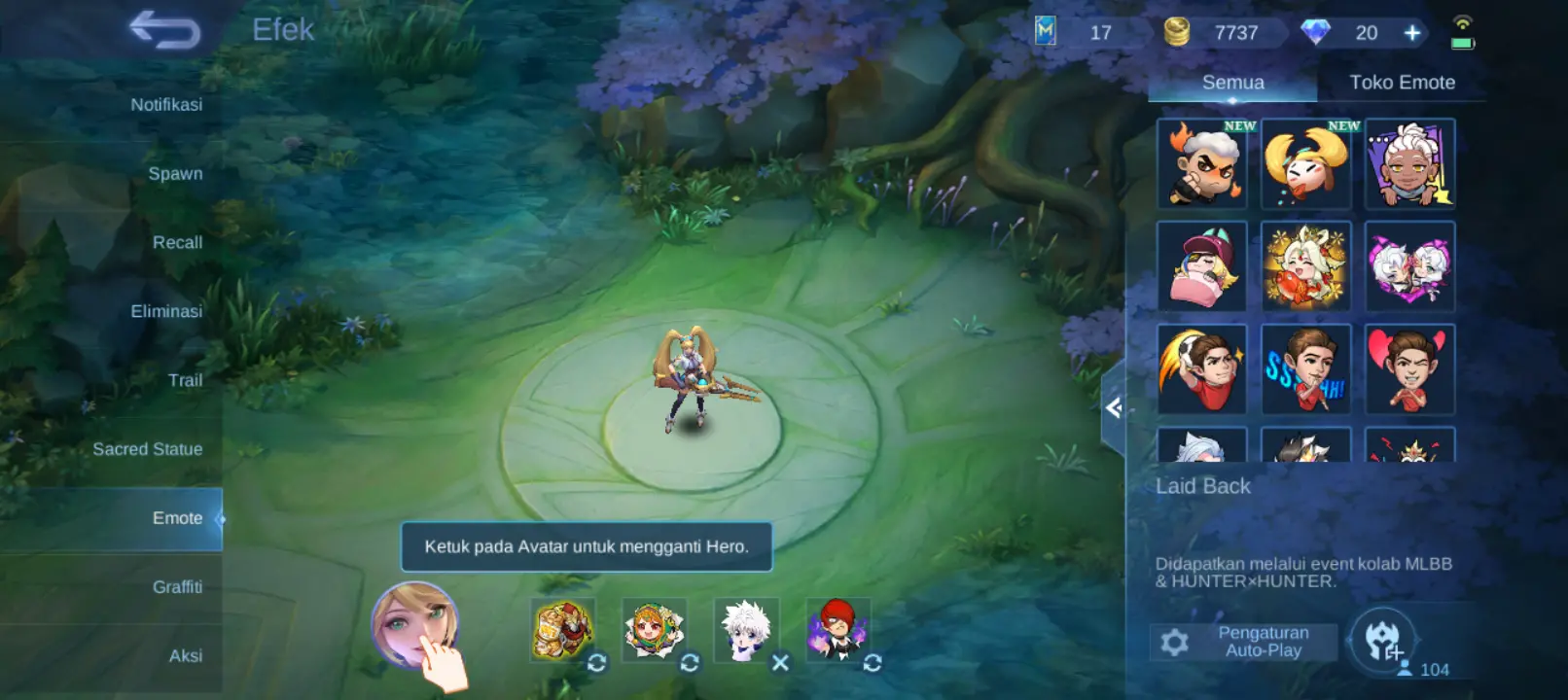This screenshot has width=1568, height=700.
Task: Select the sleeping girl on pillow emote
Action: [x=1202, y=266]
